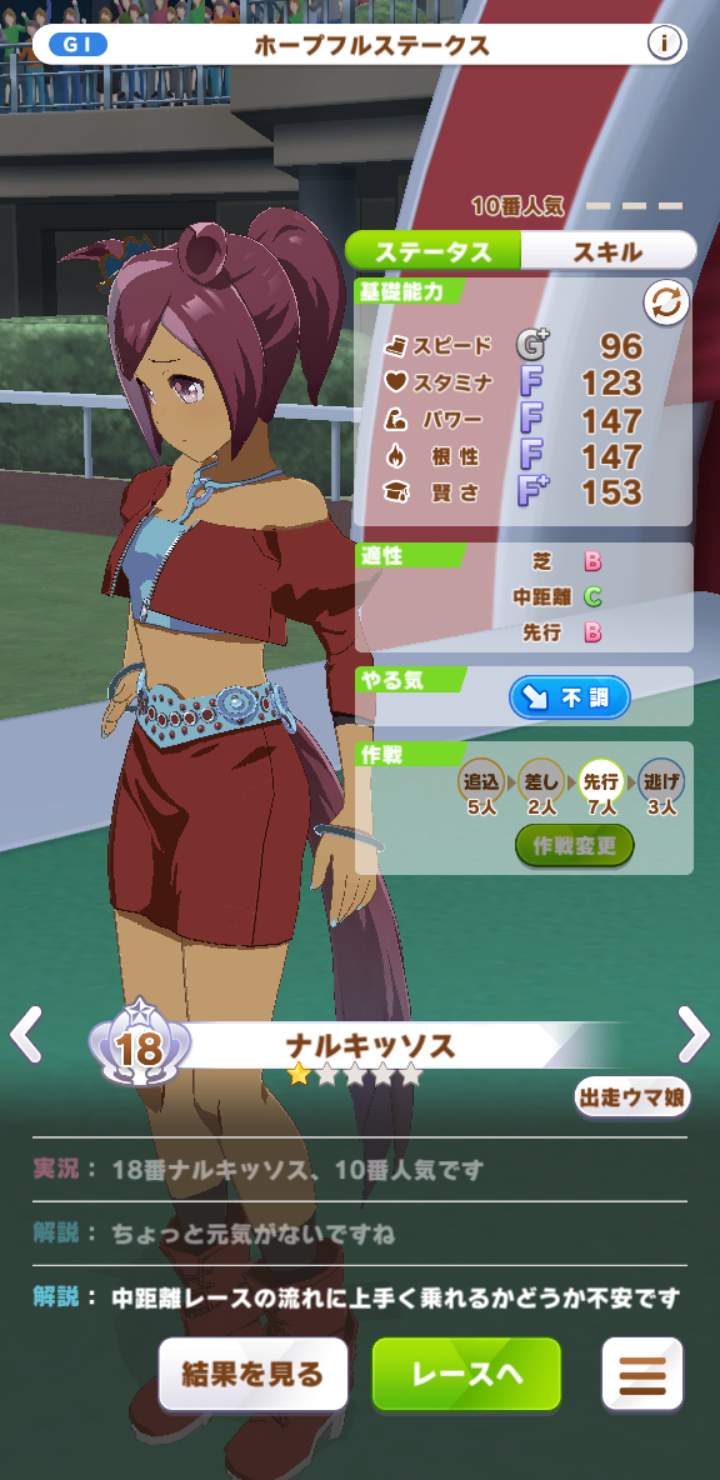The width and height of the screenshot is (720, 1480).
Task: Choose 結果を見る to skip to results
Action: (253, 1374)
